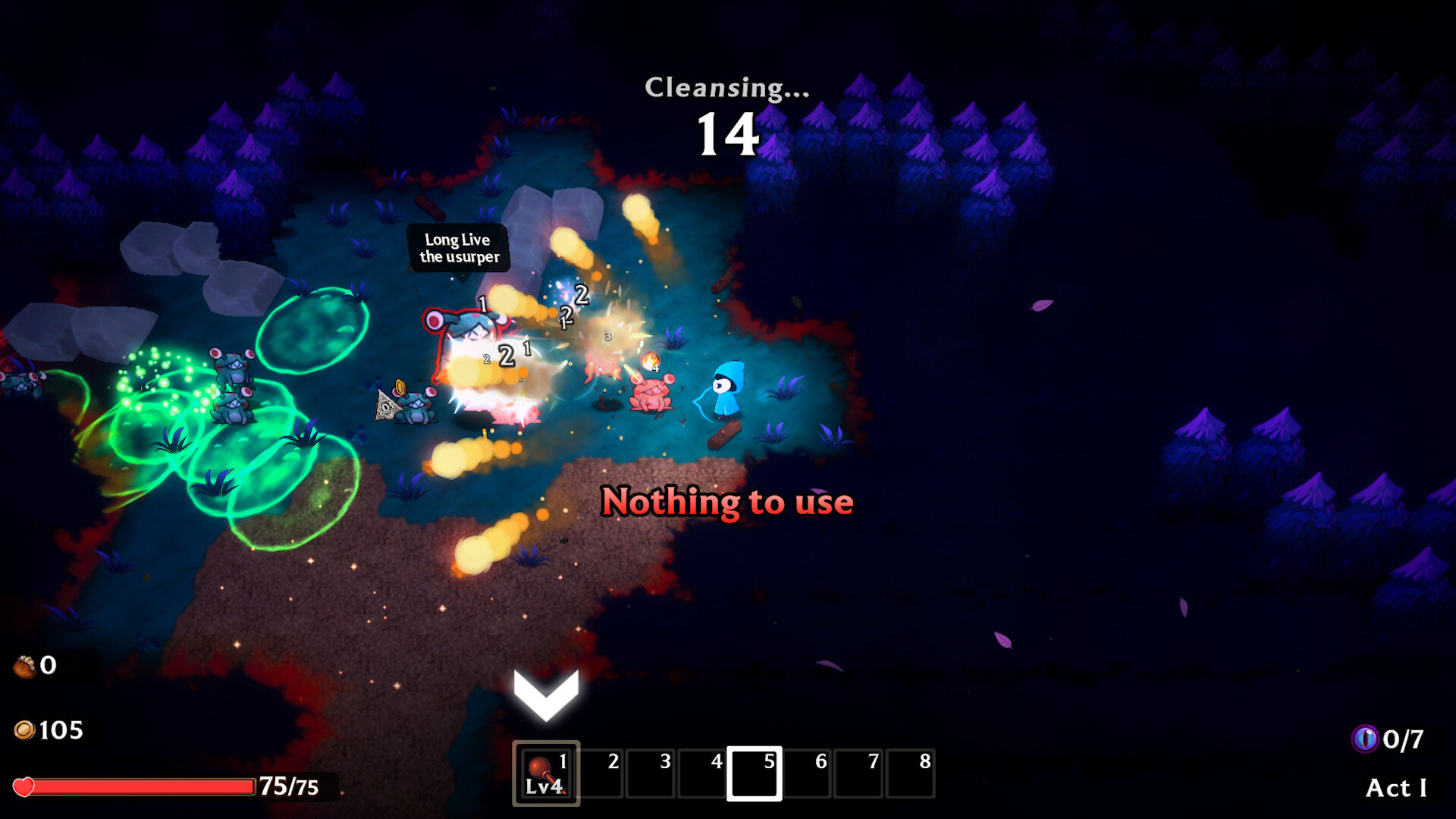Select the Lv4 weapon in hotbar slot 1
1456x819 pixels.
click(x=546, y=773)
